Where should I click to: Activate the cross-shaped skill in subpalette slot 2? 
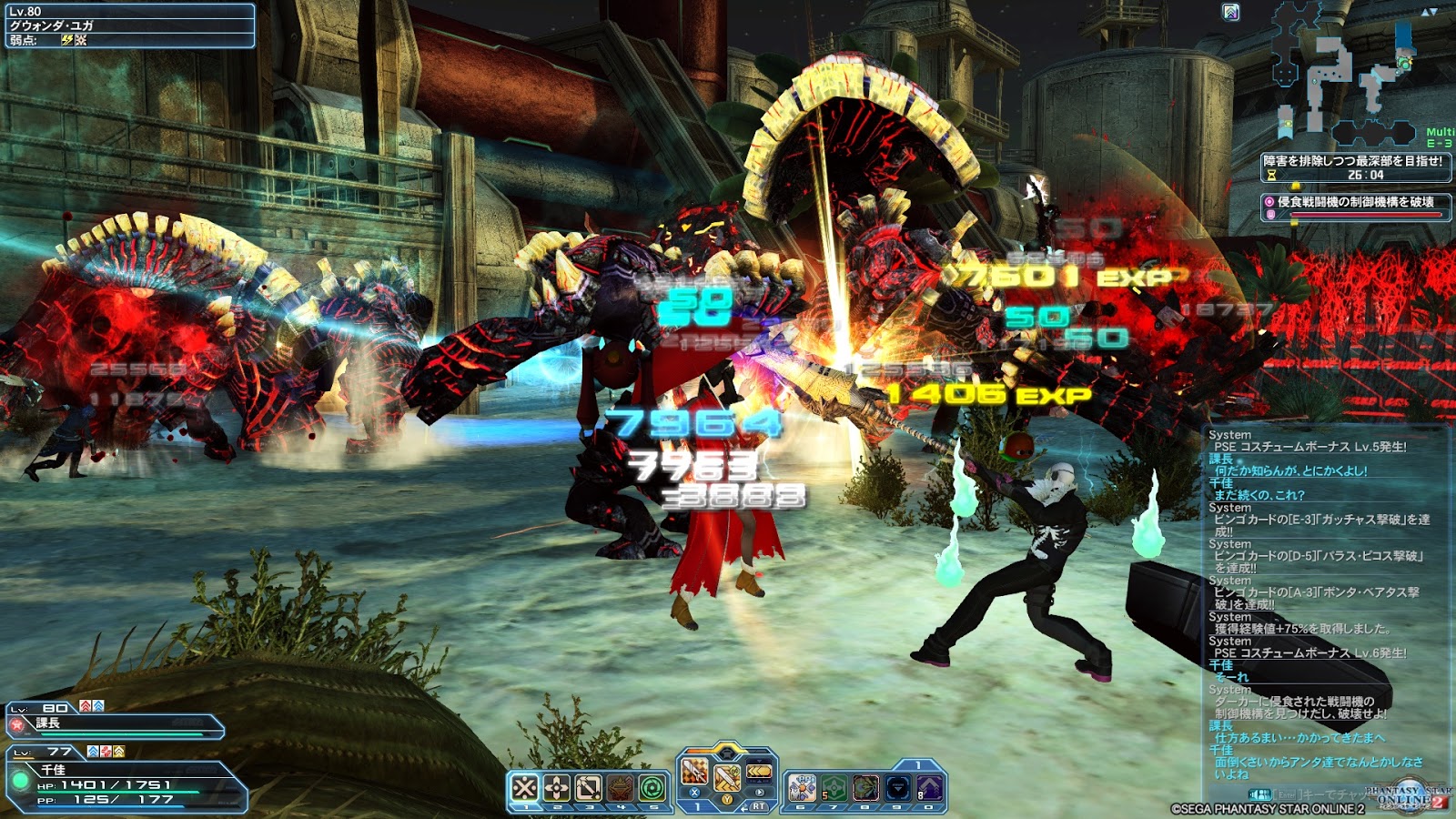point(557,787)
